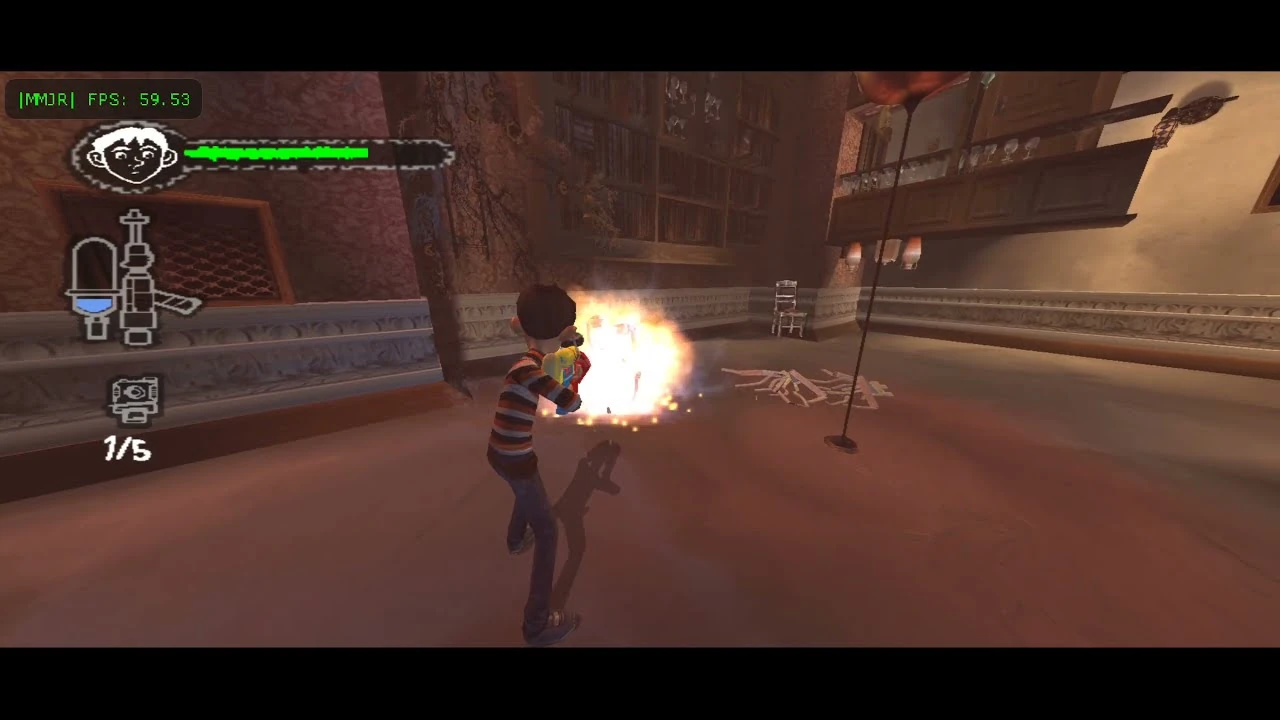
Task: Click the green health bar
Action: (275, 153)
